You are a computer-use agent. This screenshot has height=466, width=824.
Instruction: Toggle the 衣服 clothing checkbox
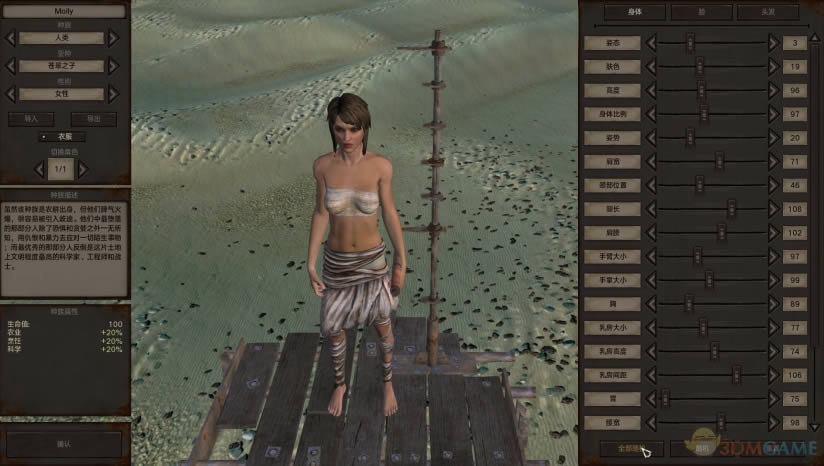[x=42, y=136]
